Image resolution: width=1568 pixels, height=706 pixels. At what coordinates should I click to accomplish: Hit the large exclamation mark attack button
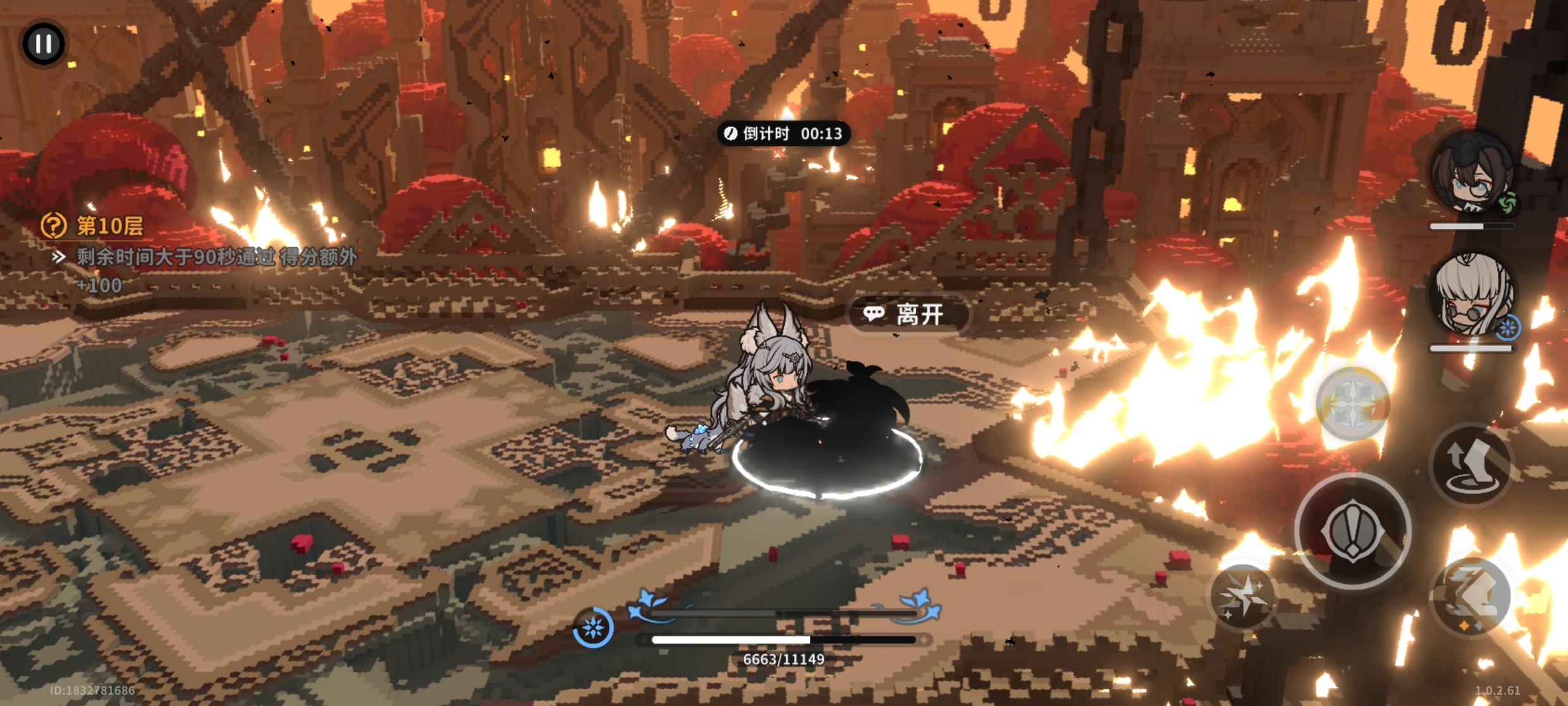click(1352, 531)
